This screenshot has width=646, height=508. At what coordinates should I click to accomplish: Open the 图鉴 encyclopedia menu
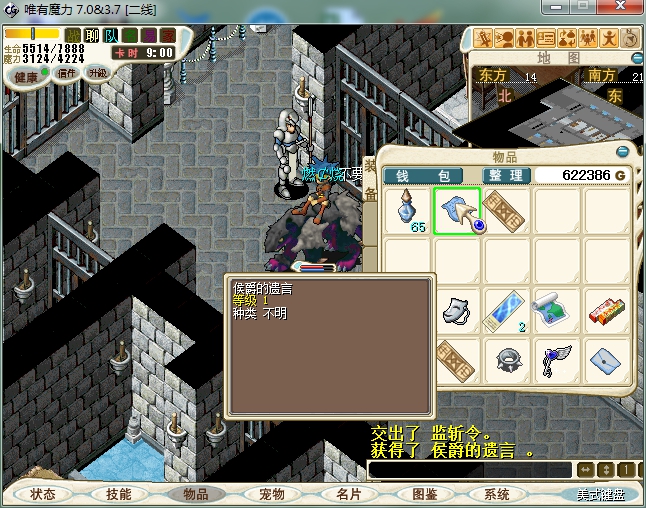[424, 494]
